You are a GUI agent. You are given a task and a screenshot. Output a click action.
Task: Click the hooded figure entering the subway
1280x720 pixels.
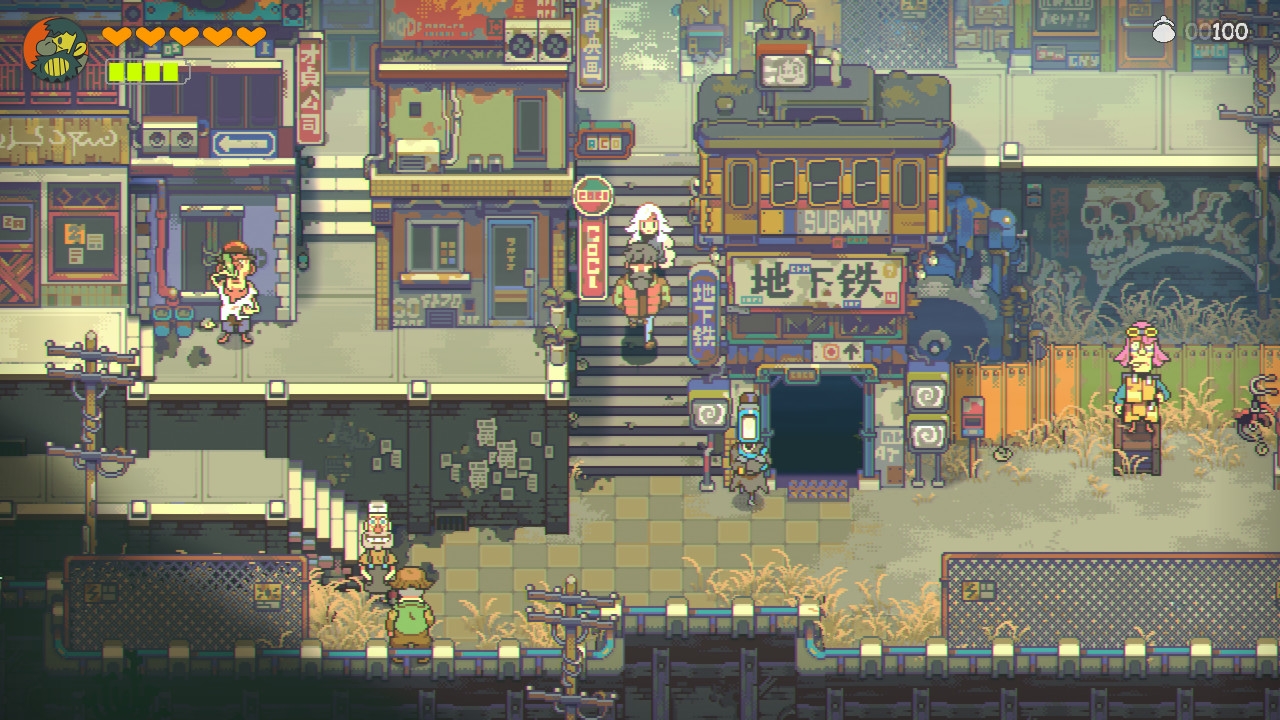pyautogui.click(x=751, y=465)
